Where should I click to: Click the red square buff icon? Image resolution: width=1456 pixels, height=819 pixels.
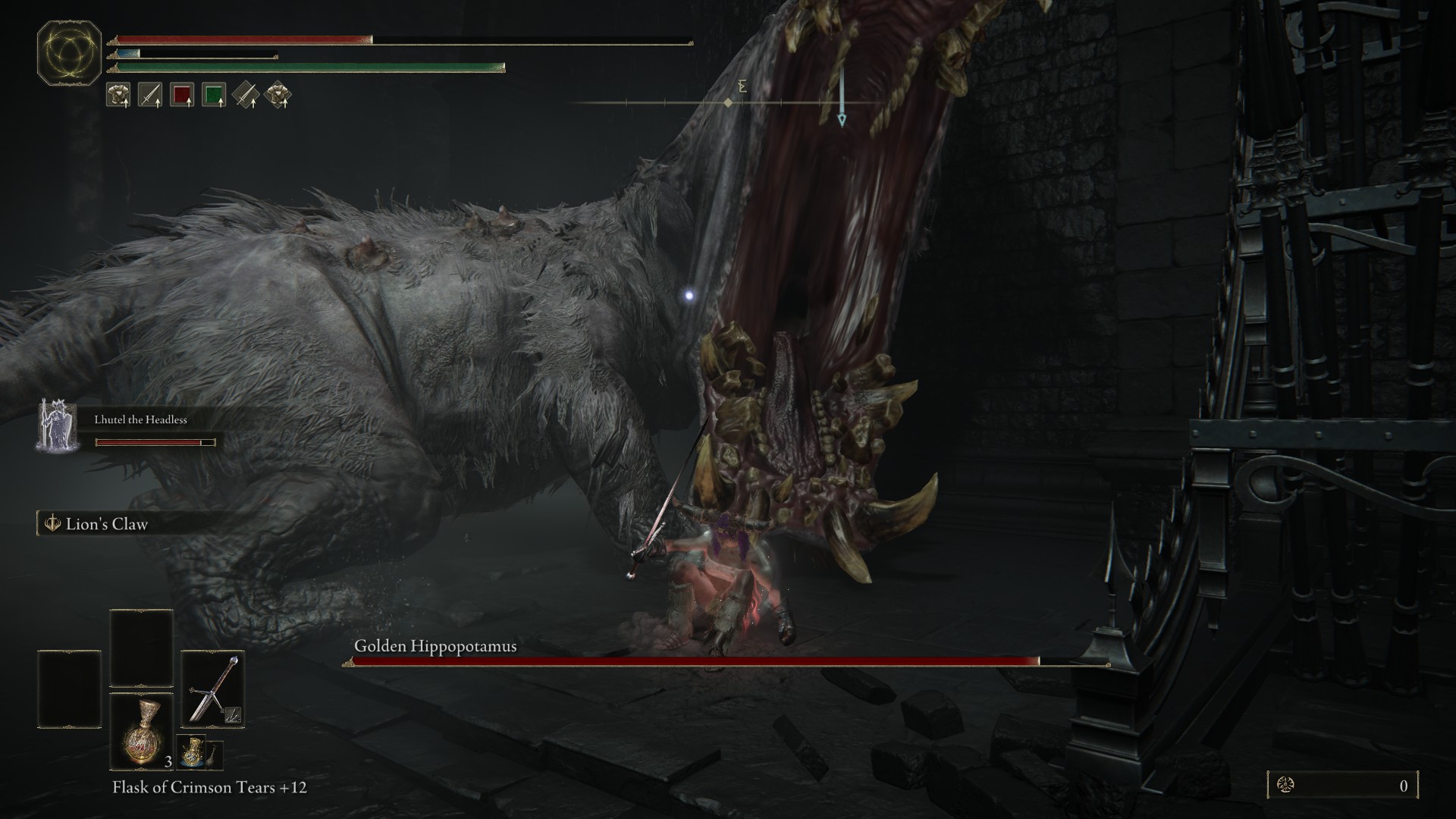tap(182, 95)
